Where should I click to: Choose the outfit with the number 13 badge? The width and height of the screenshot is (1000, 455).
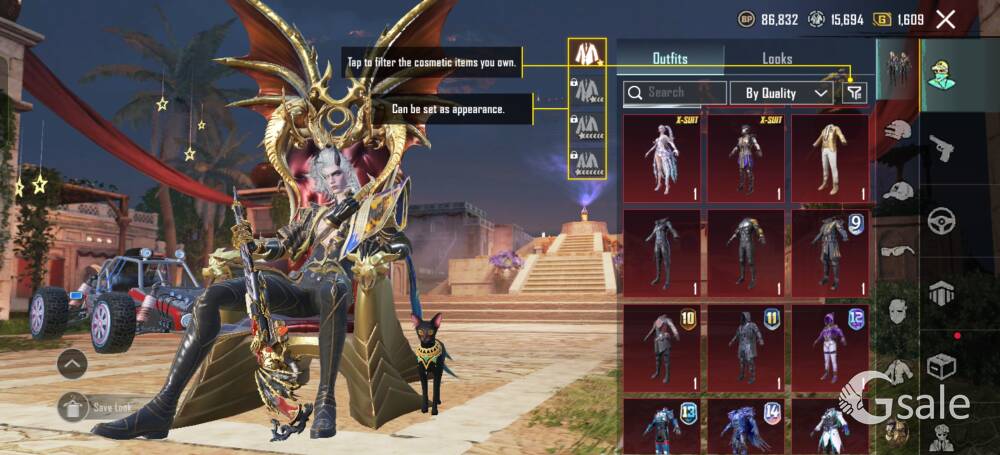pyautogui.click(x=661, y=427)
